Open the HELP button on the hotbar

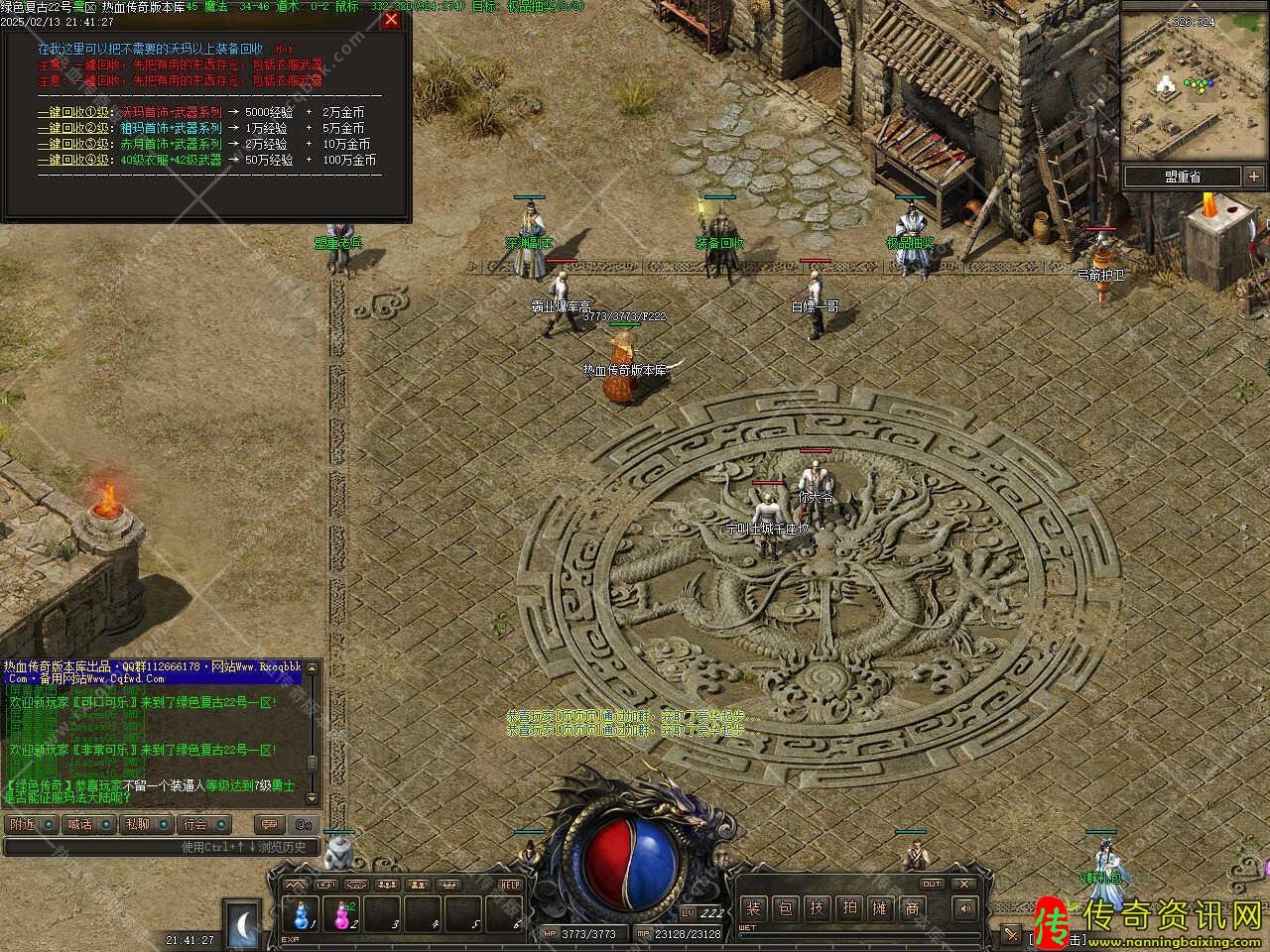click(510, 885)
